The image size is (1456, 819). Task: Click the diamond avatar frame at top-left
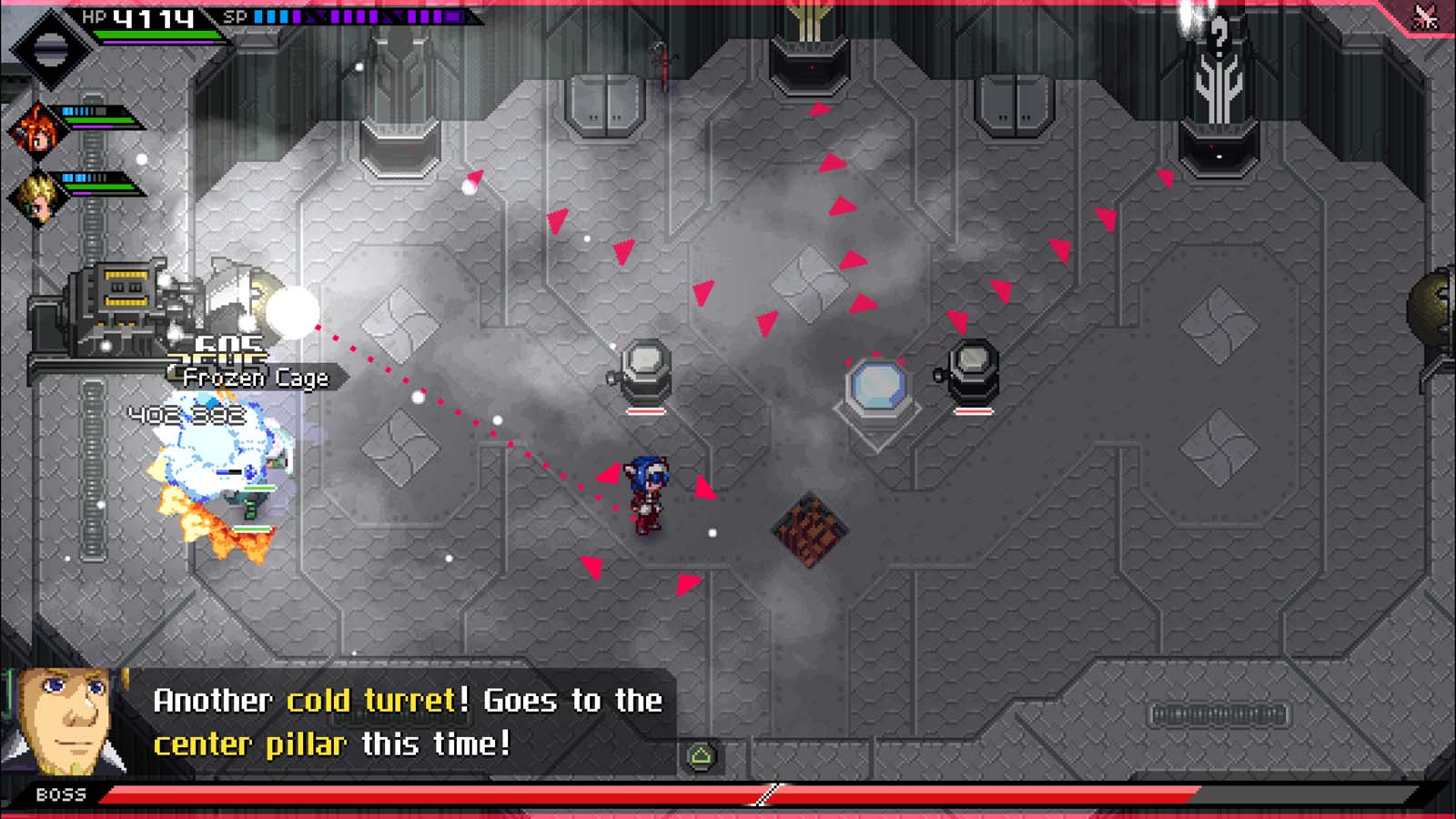53,47
